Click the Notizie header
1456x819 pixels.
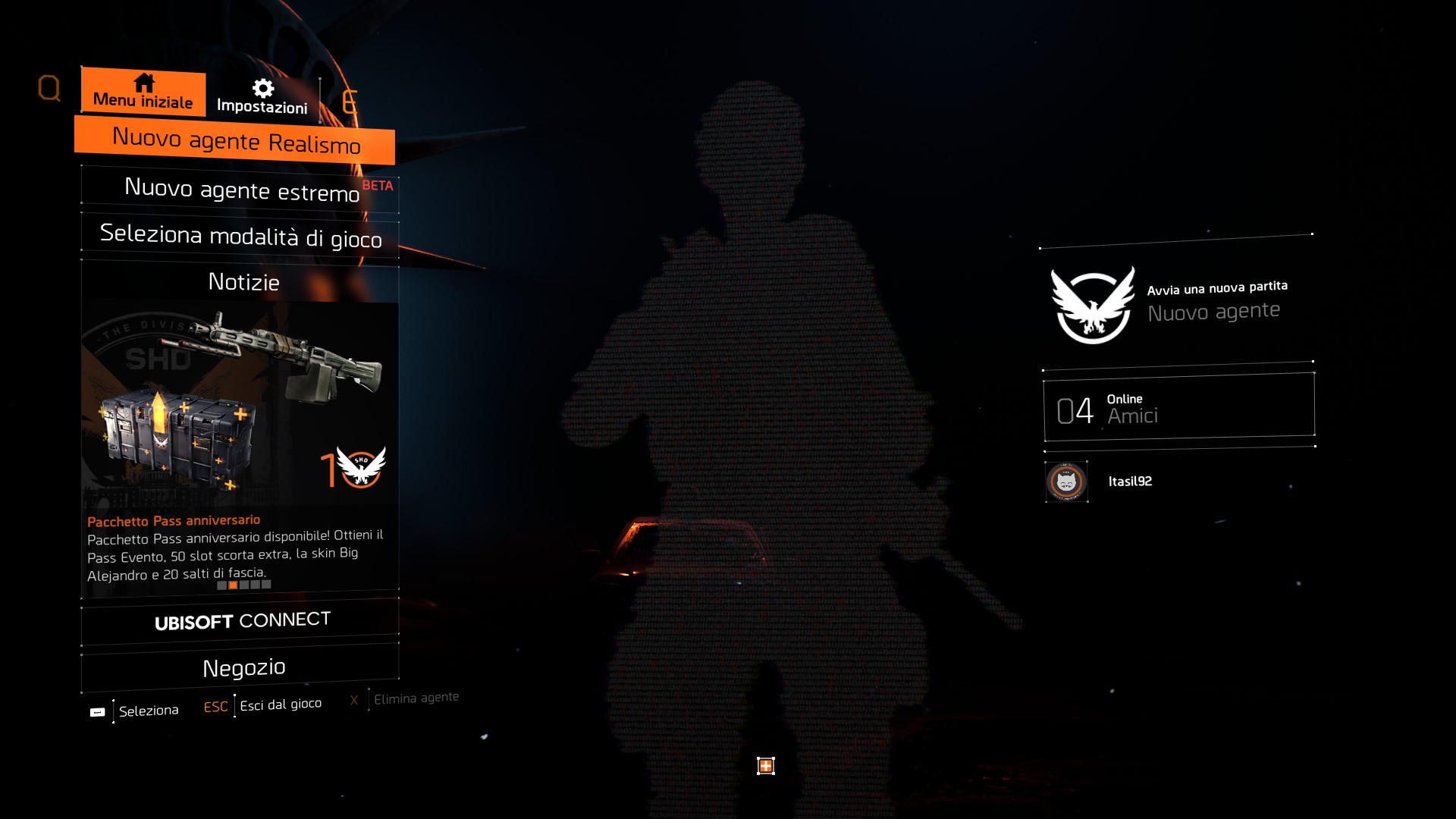(x=243, y=282)
